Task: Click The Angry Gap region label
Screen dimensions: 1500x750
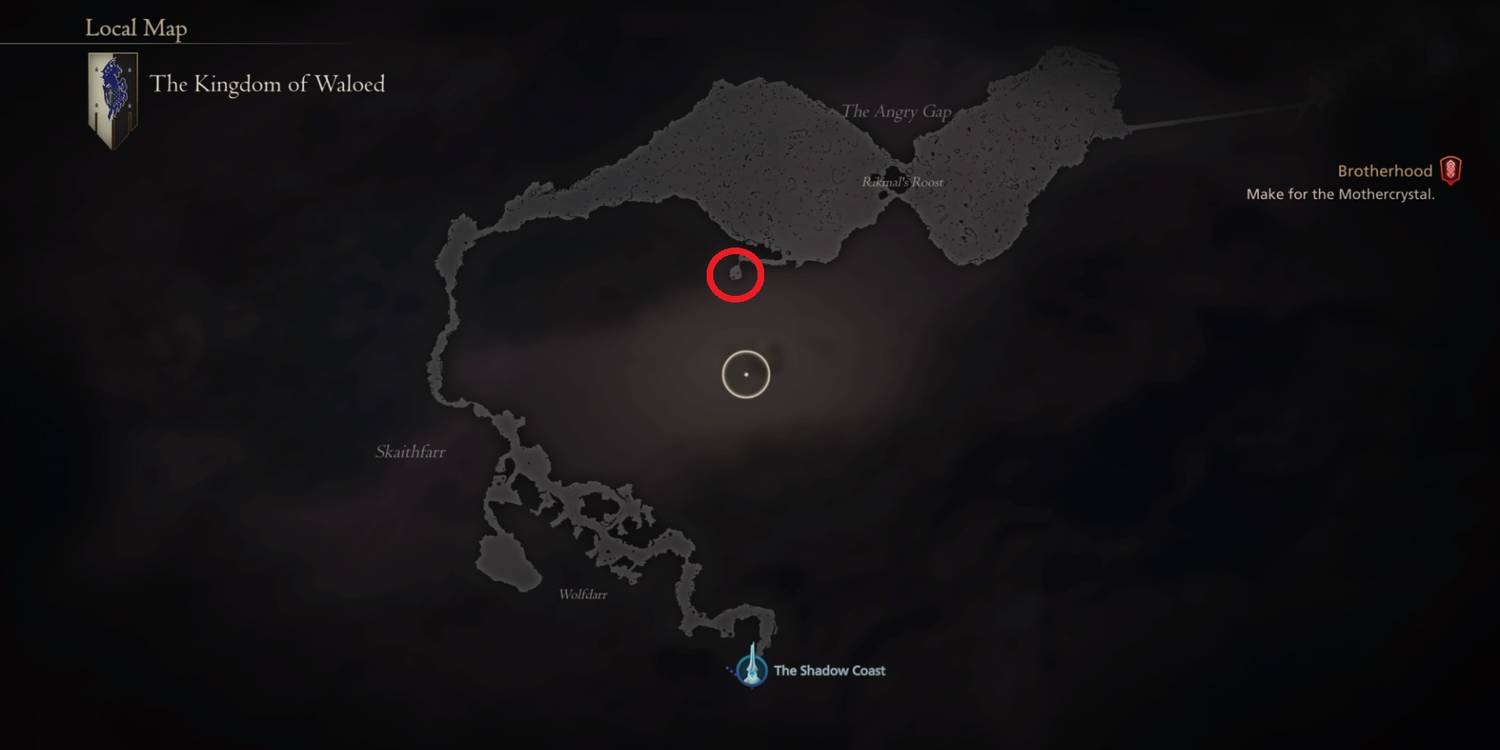Action: tap(895, 111)
